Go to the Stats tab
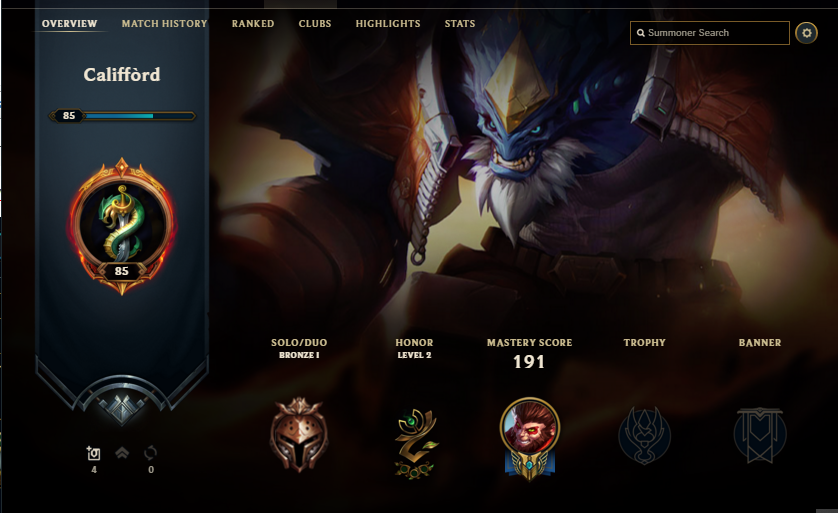Viewport: 838px width, 513px height. (x=460, y=24)
